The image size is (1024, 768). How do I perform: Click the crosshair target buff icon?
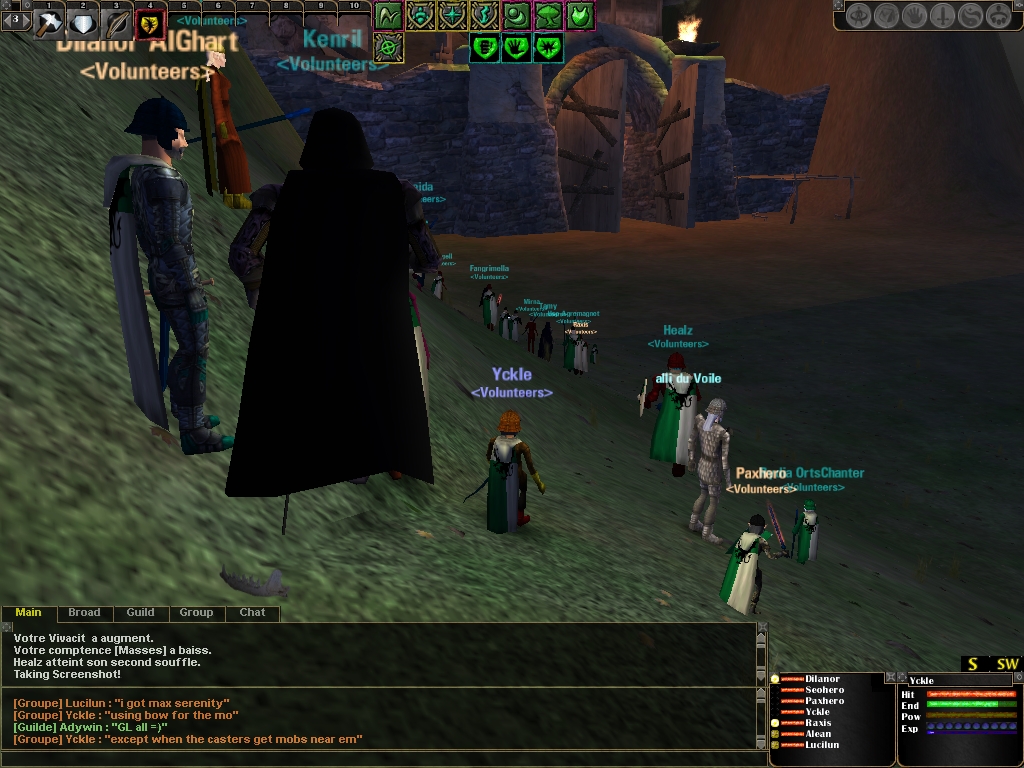[388, 47]
